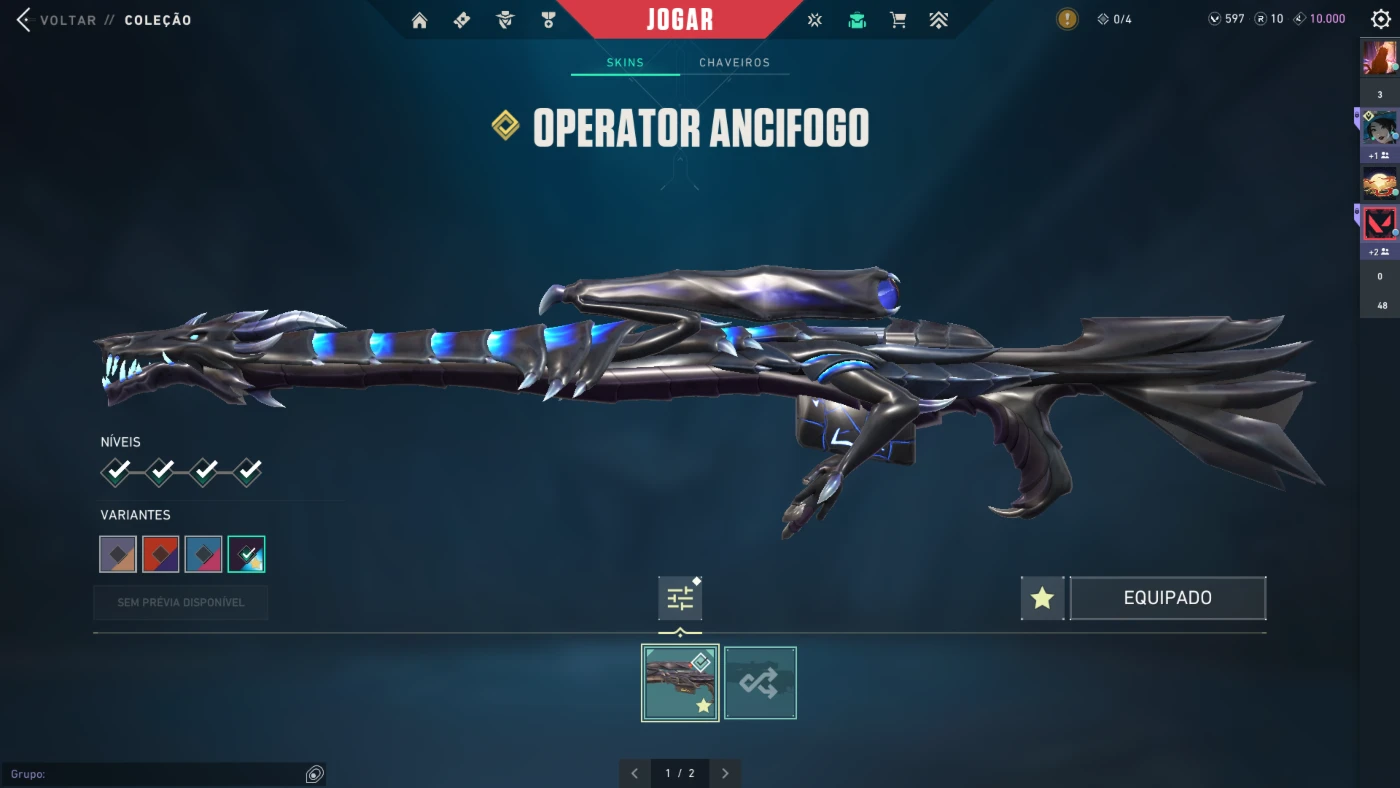Open the home icon in top navigation
Viewport: 1400px width, 788px height.
(x=419, y=20)
